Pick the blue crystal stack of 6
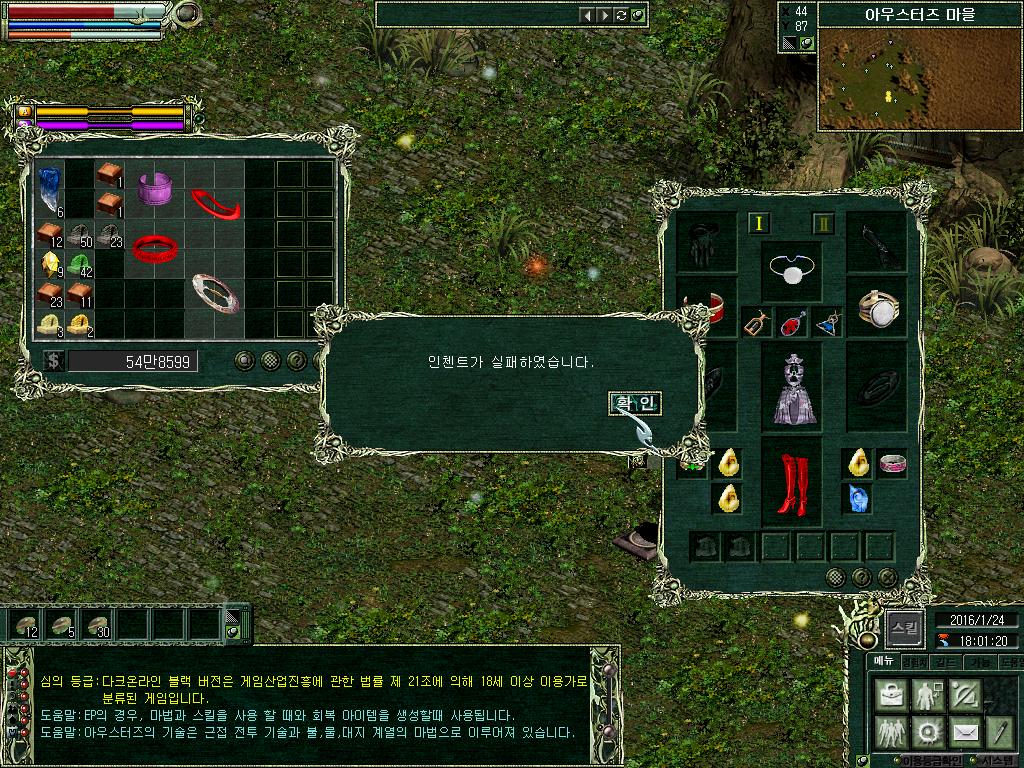Screen dimensions: 1024x768 (49, 189)
